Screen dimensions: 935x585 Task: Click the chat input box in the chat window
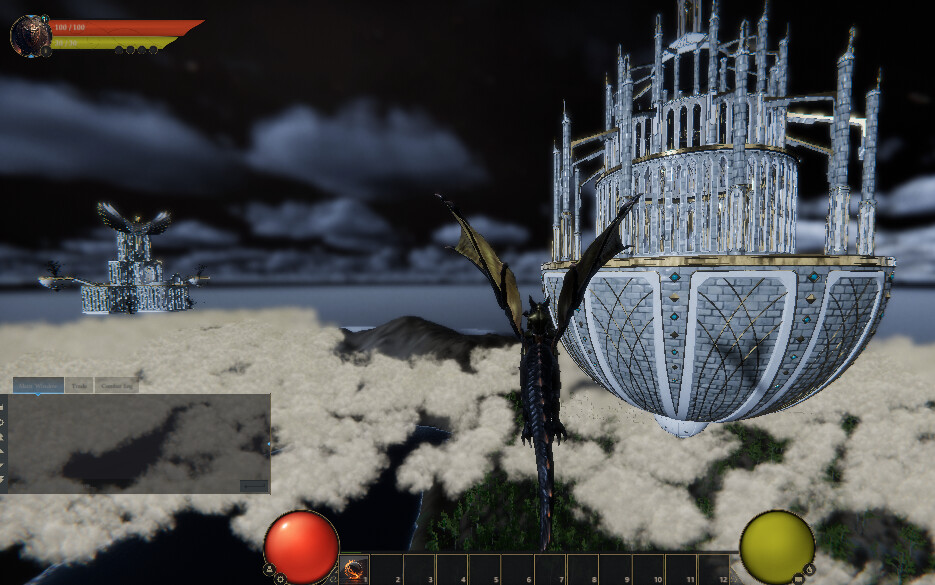[x=254, y=486]
